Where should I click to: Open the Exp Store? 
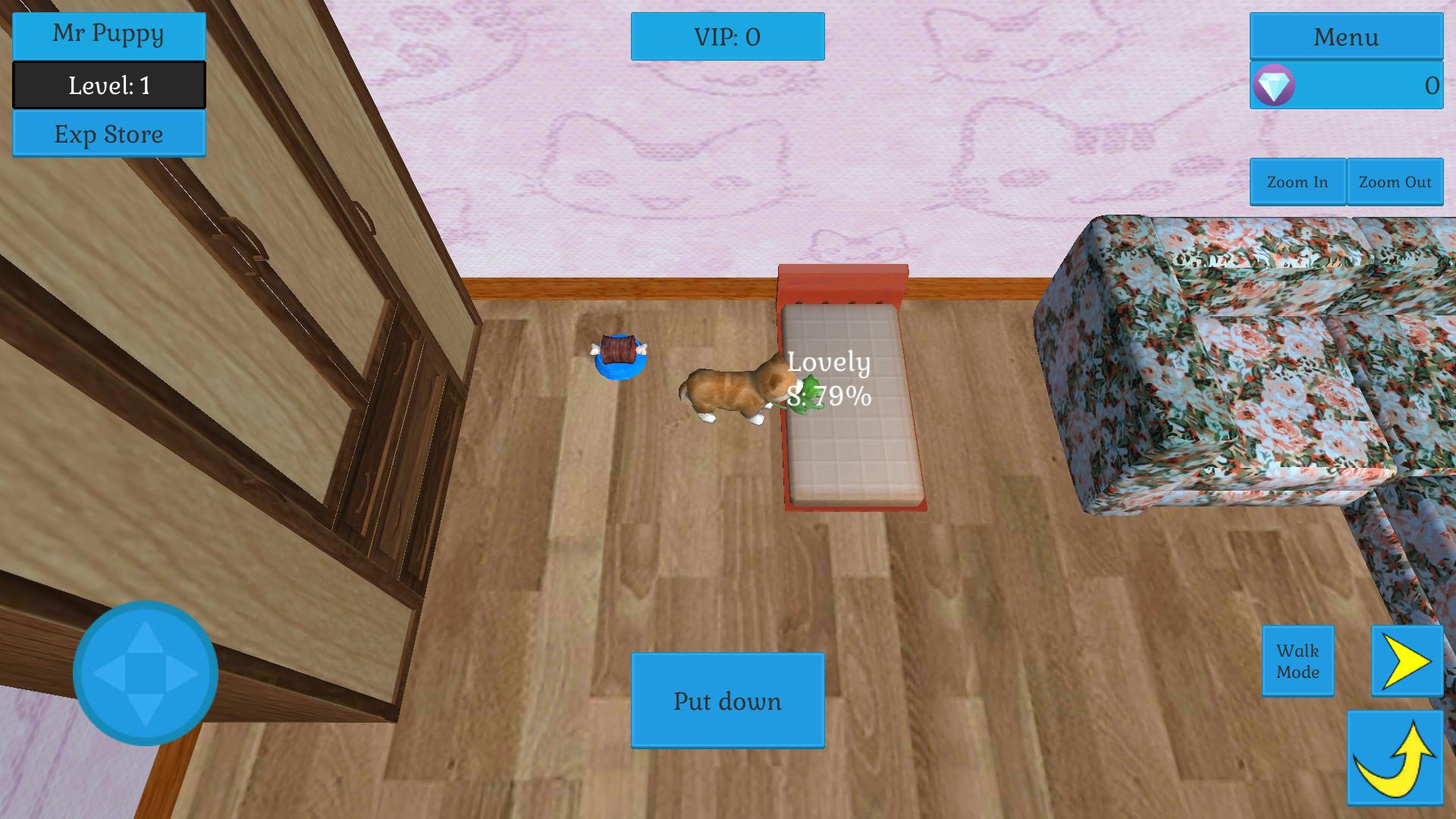point(108,135)
